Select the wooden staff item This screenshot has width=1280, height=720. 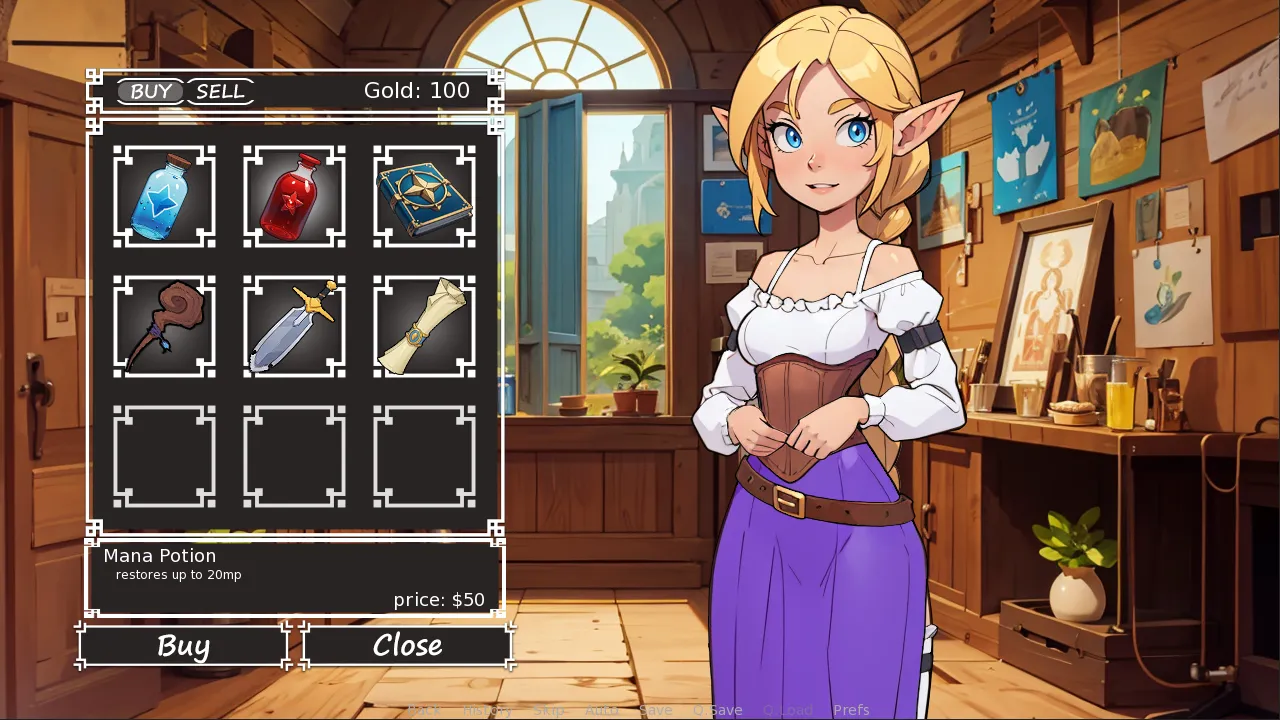164,326
